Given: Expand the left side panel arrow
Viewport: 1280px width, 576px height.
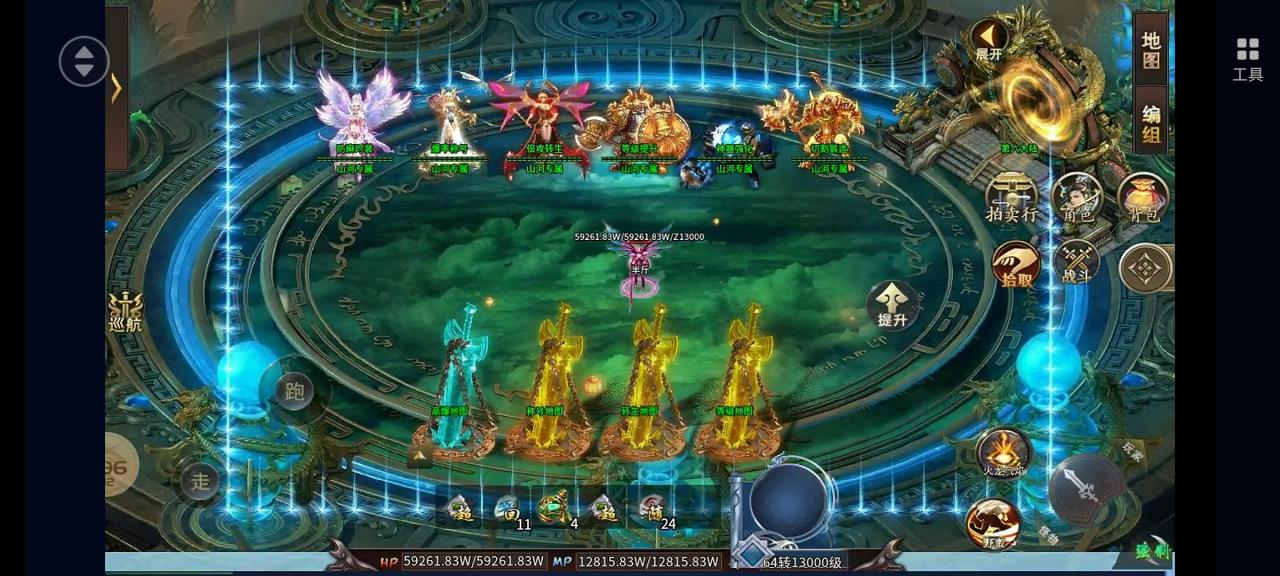Looking at the screenshot, I should click(116, 88).
